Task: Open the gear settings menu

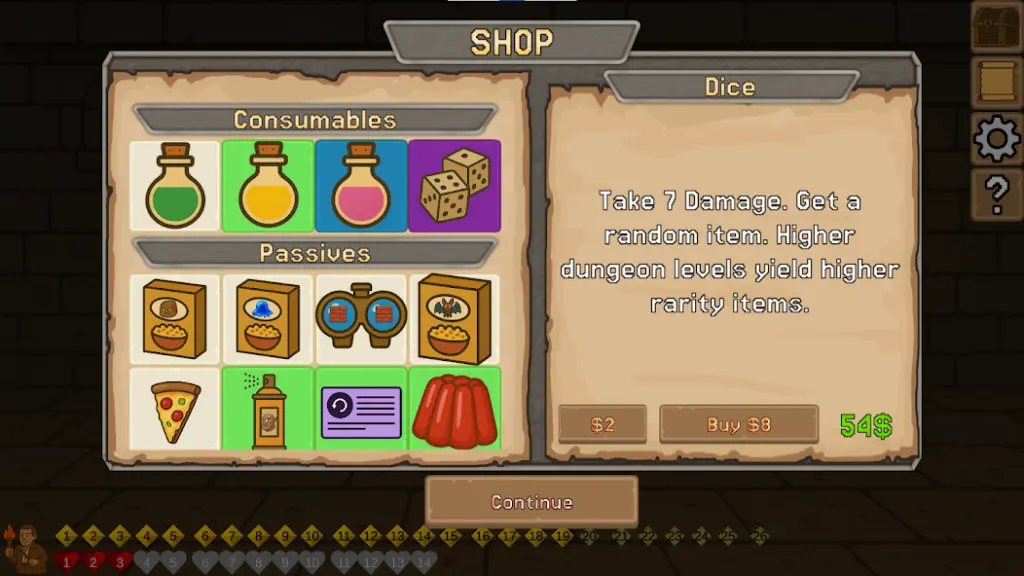Action: coord(997,139)
